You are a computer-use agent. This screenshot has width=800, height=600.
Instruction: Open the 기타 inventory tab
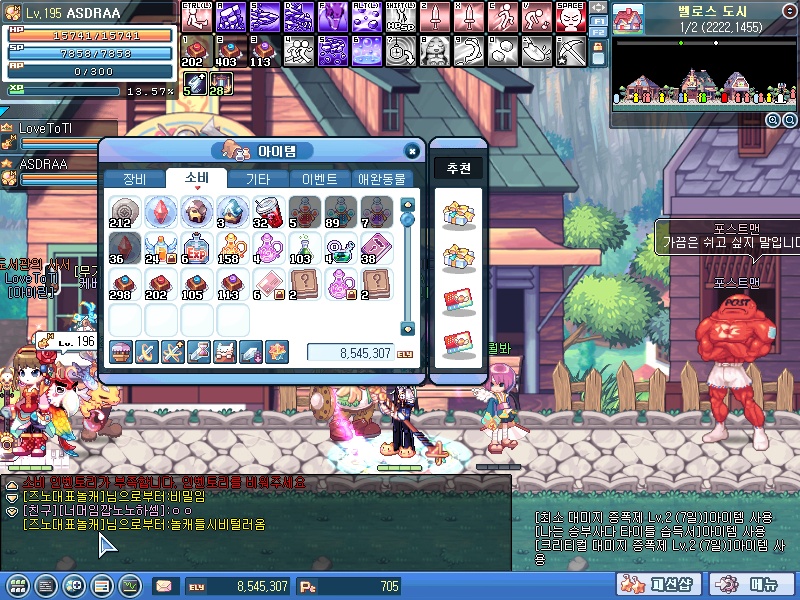pyautogui.click(x=257, y=179)
